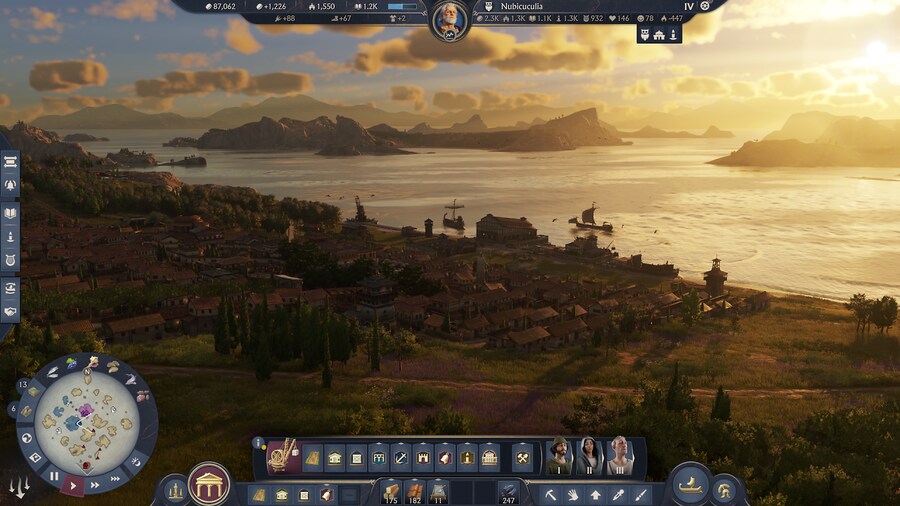Choose the tier III citizen portrait
The height and width of the screenshot is (506, 900).
coord(619,456)
